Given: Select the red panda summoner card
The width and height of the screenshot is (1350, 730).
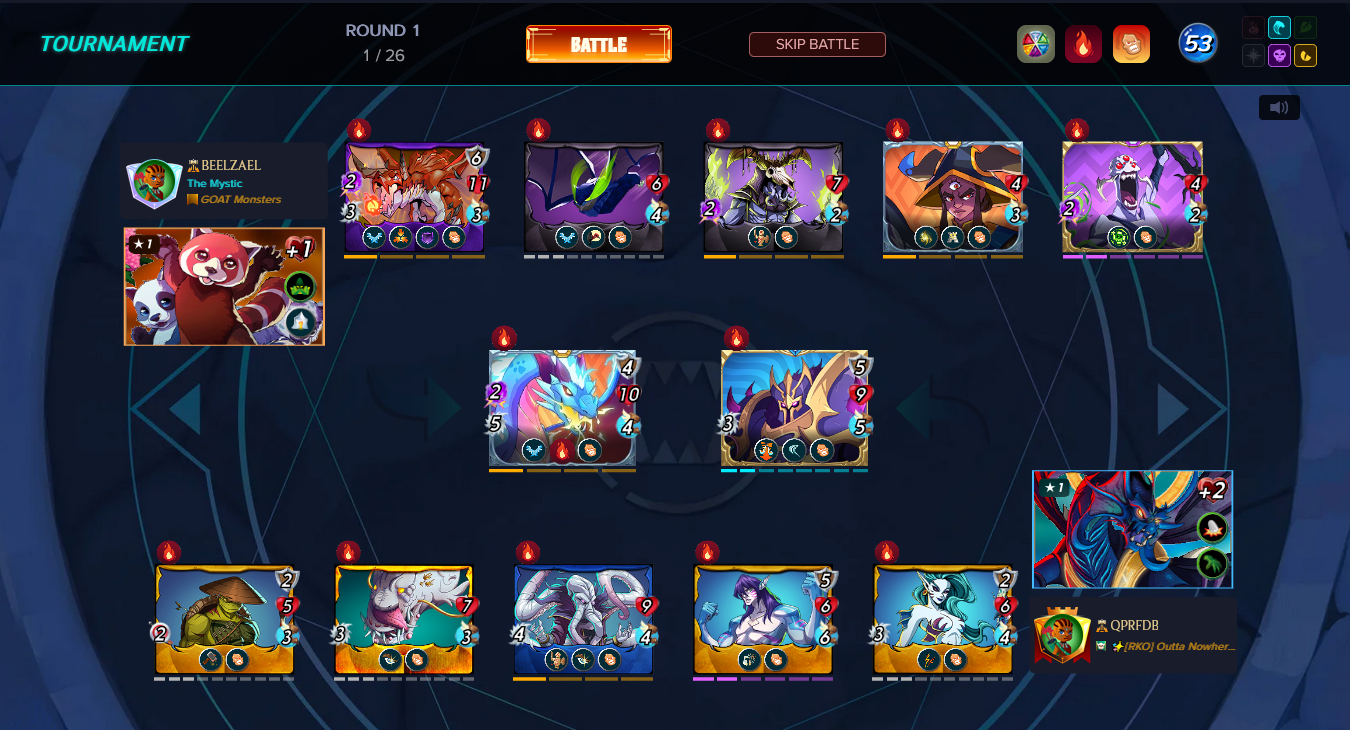Looking at the screenshot, I should 224,286.
